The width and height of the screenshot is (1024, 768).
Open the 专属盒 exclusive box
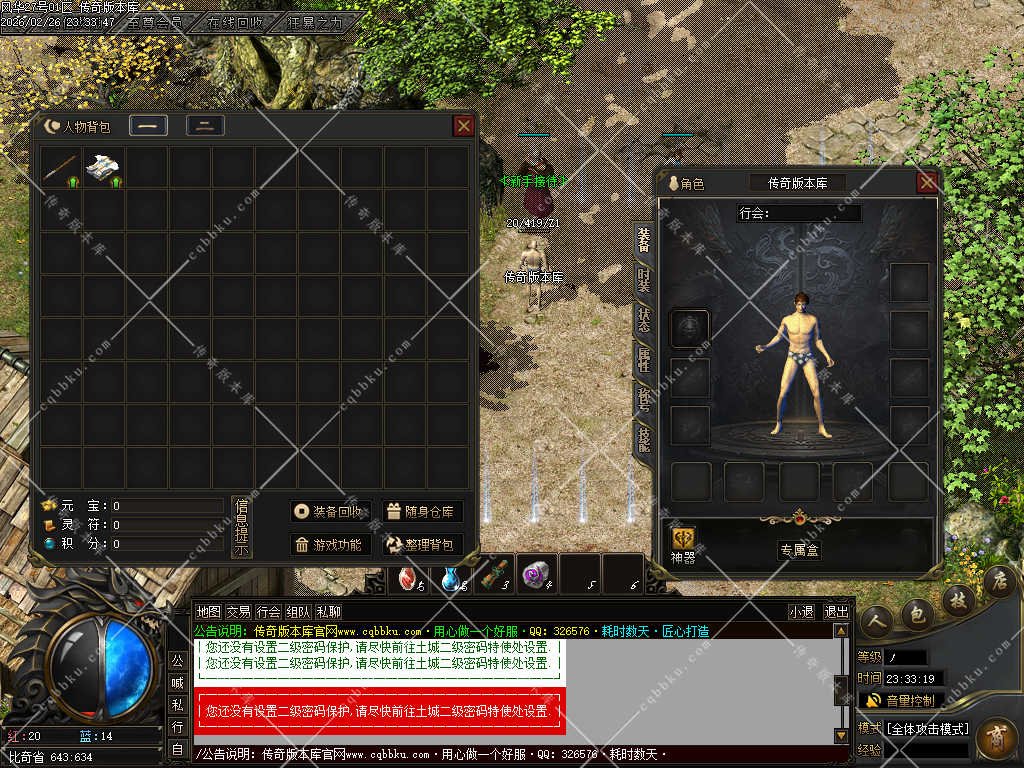(x=799, y=550)
